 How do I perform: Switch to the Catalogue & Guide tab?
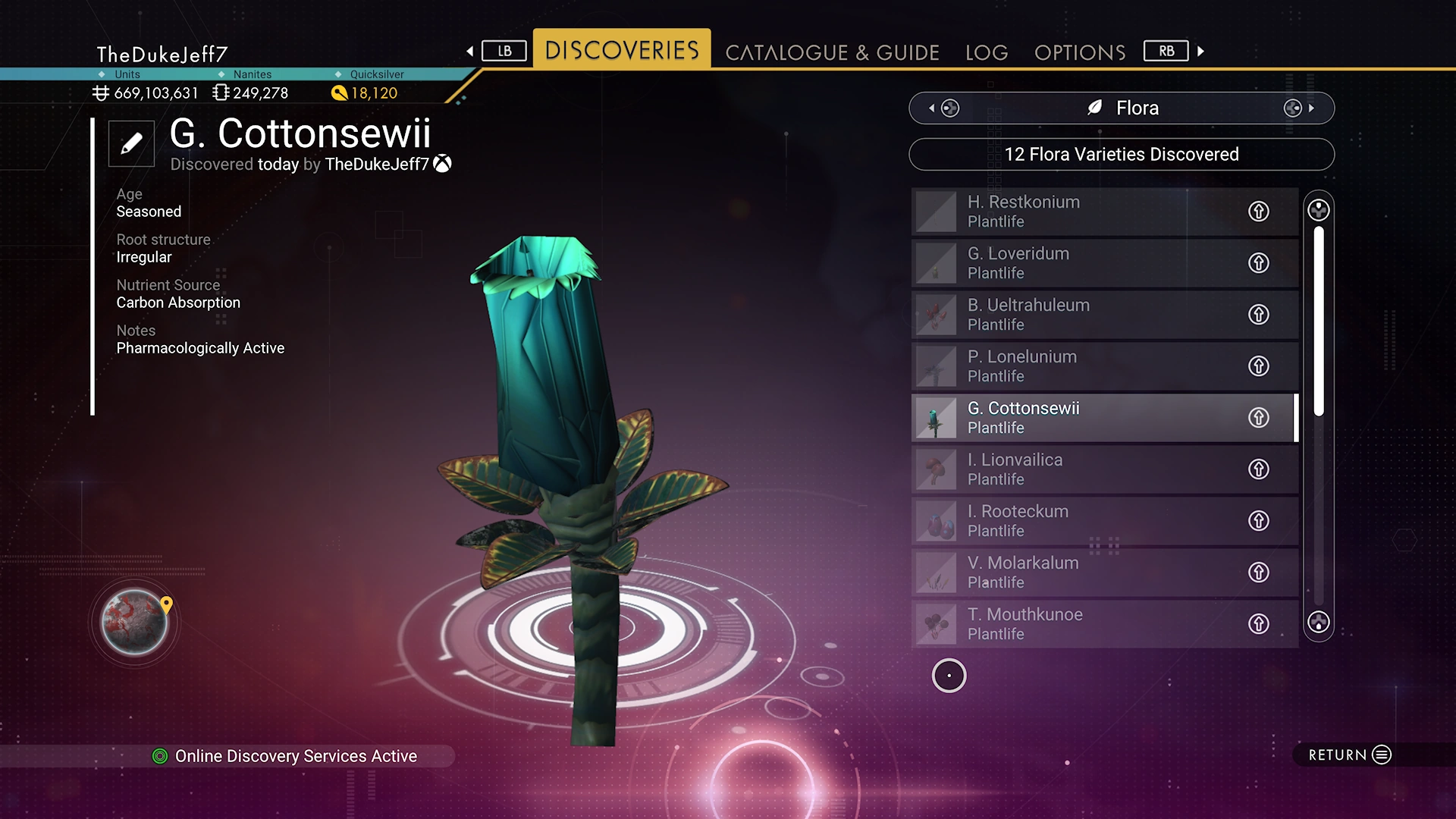pyautogui.click(x=832, y=52)
